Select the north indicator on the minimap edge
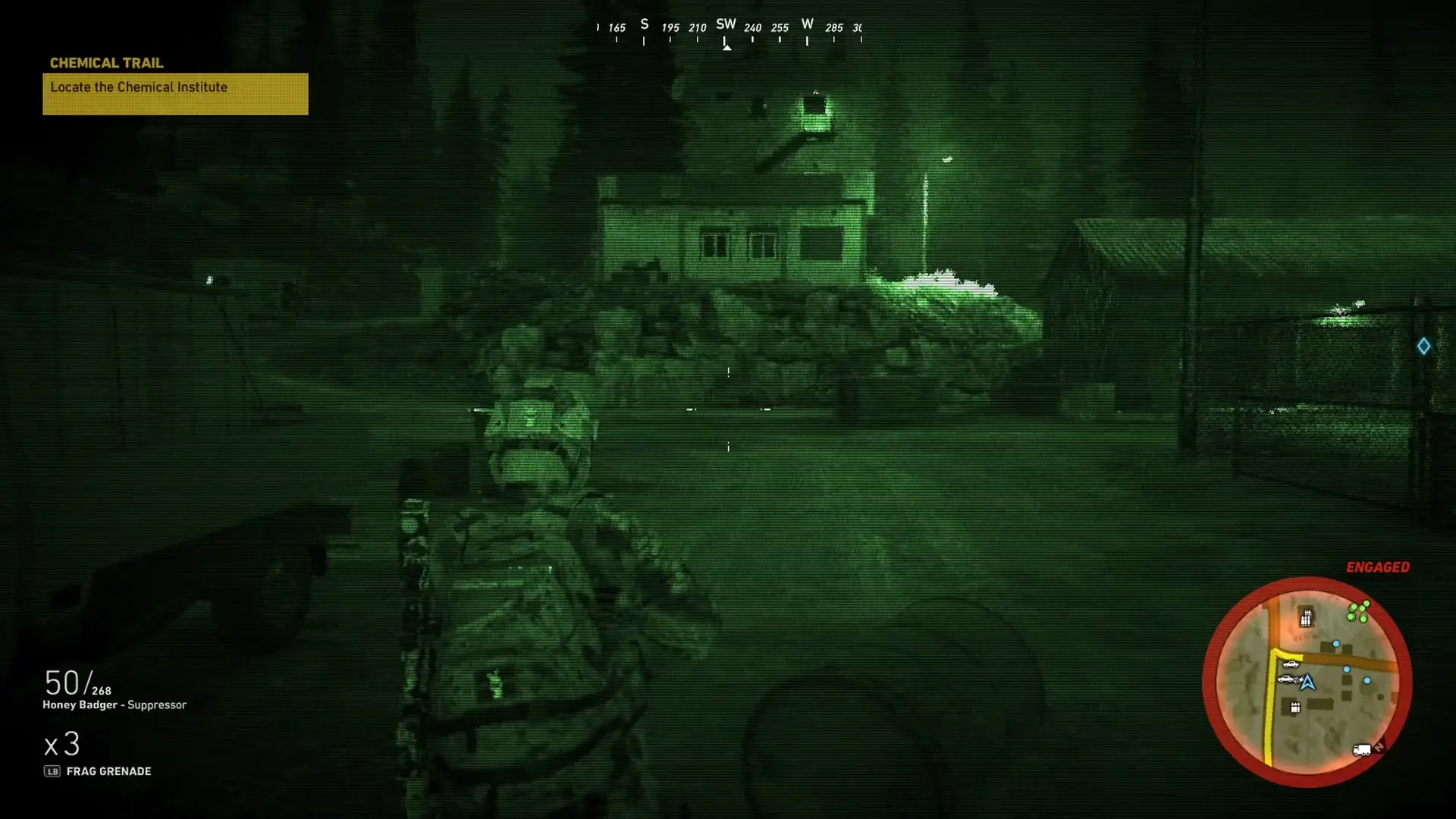 (x=1380, y=747)
